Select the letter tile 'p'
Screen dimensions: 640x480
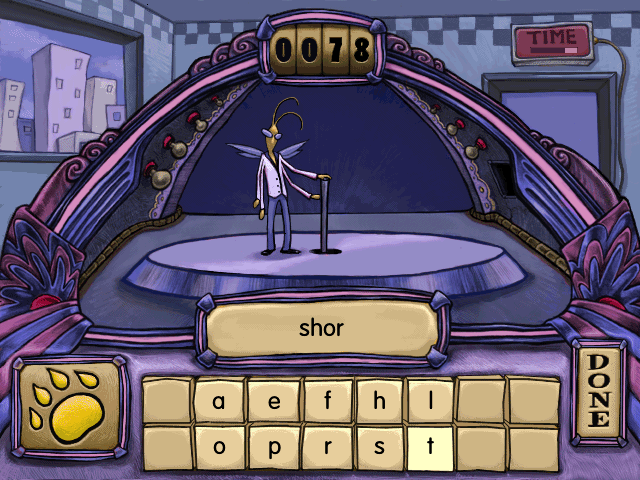point(272,447)
